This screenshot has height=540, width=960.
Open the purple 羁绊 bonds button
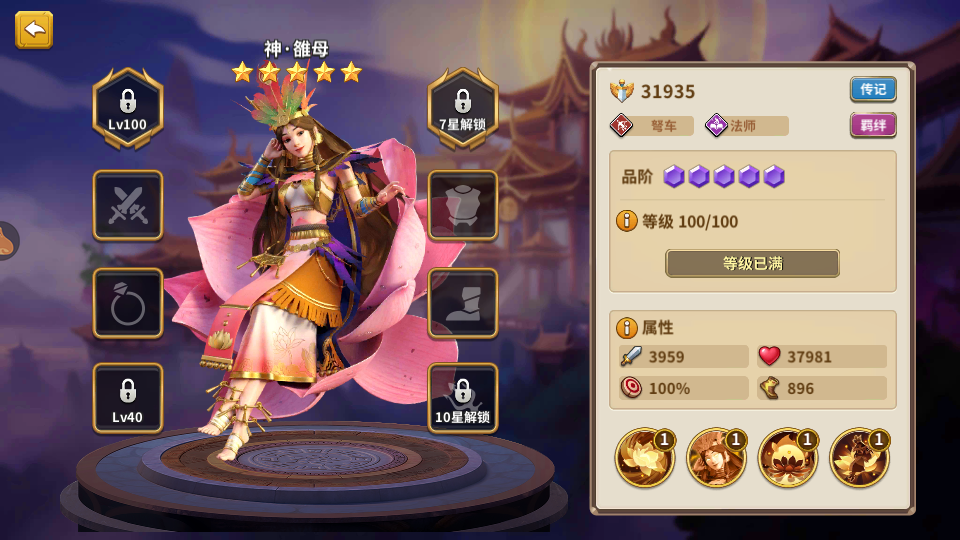(x=873, y=125)
